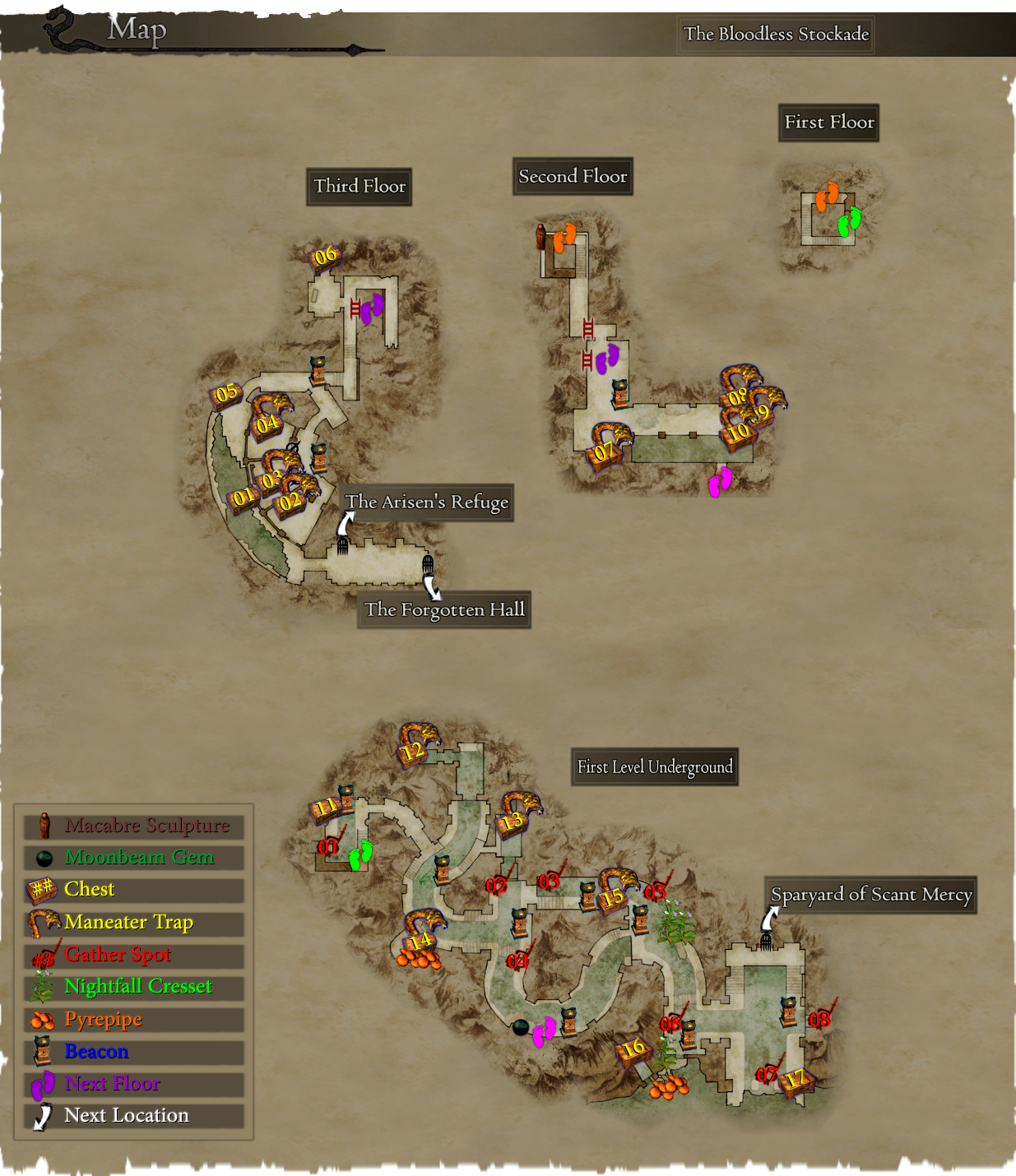Open the Third Floor label
Screen dimensions: 1016x1176
tap(360, 187)
